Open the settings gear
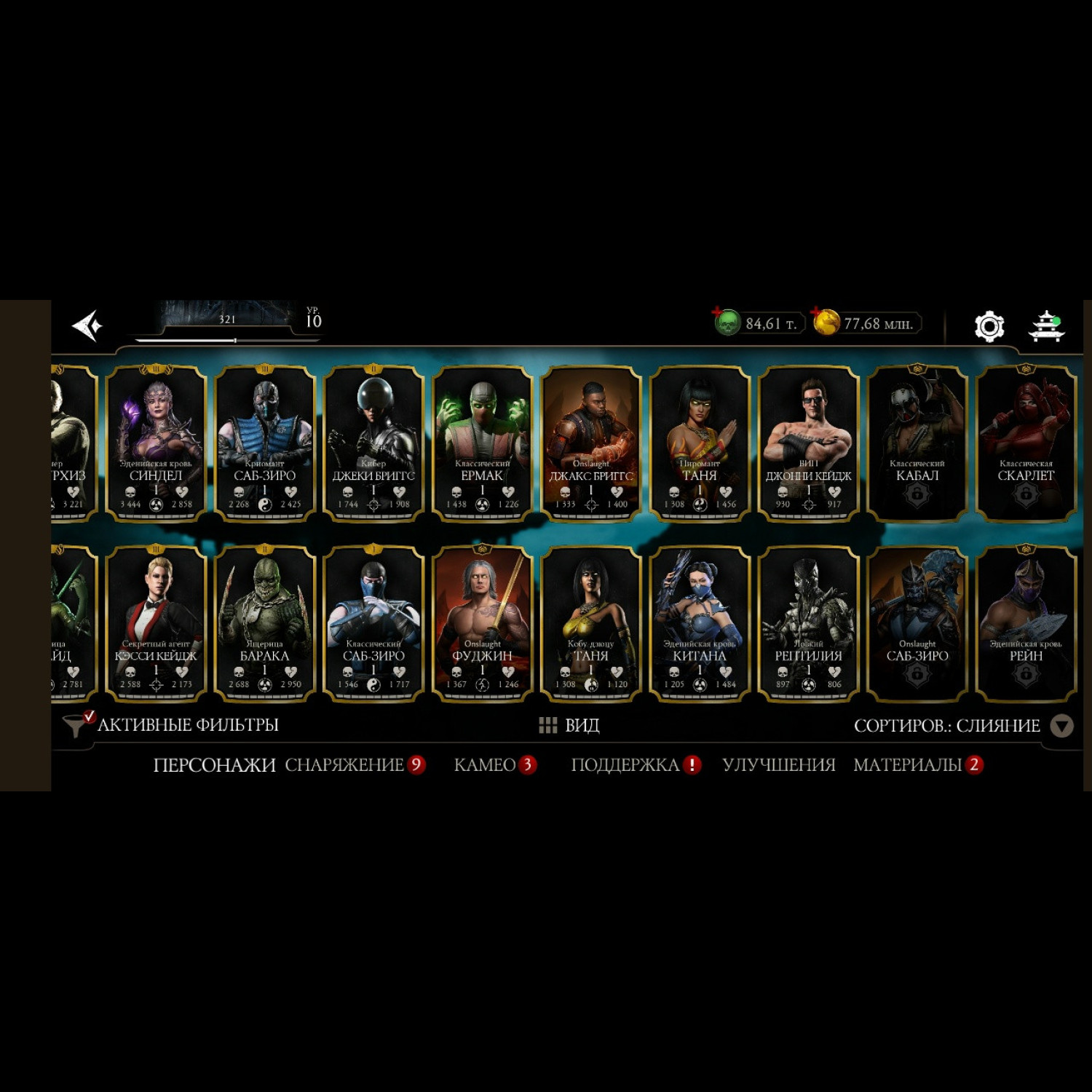 click(989, 325)
